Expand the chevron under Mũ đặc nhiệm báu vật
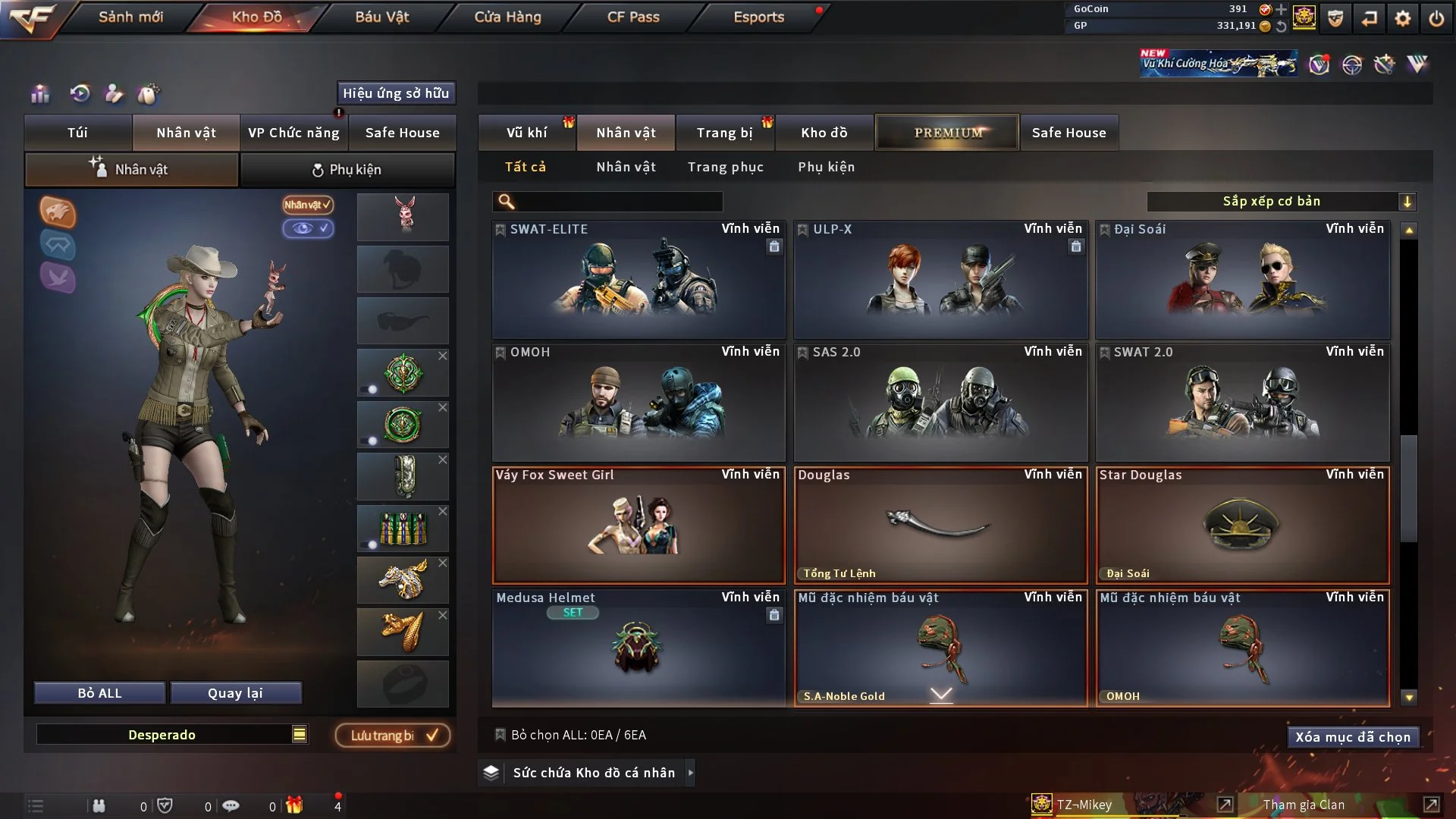The image size is (1456, 819). 941,692
